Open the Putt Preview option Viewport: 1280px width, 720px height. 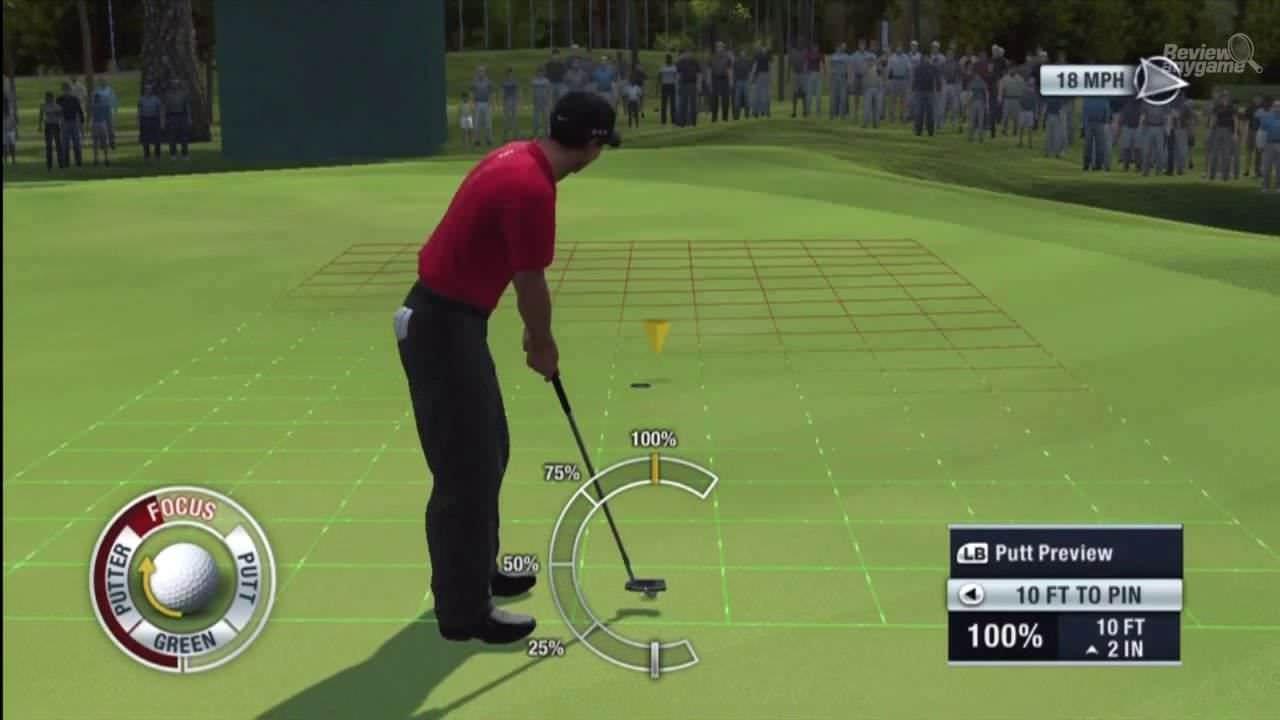point(1064,552)
